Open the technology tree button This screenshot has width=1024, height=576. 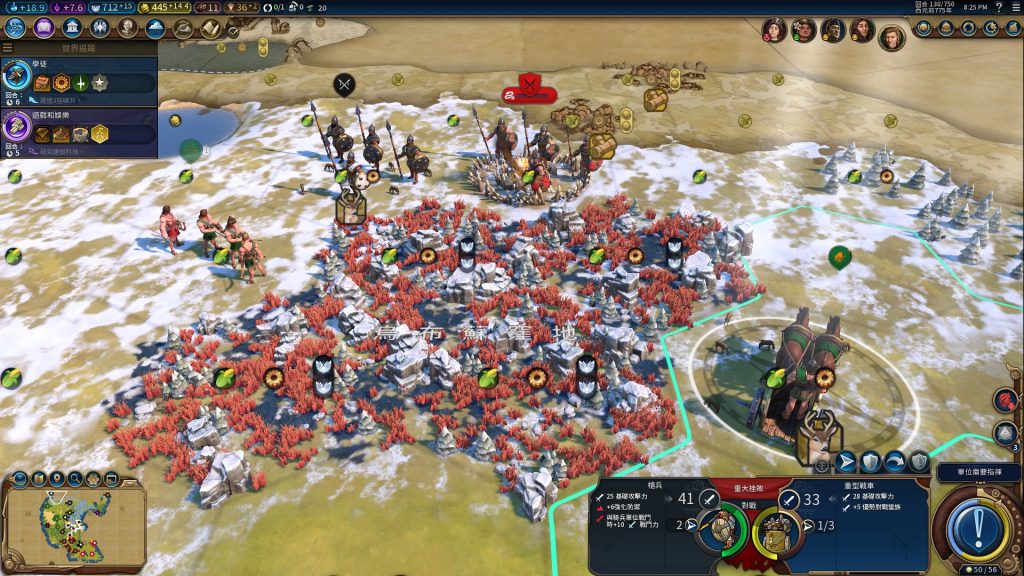click(x=16, y=28)
